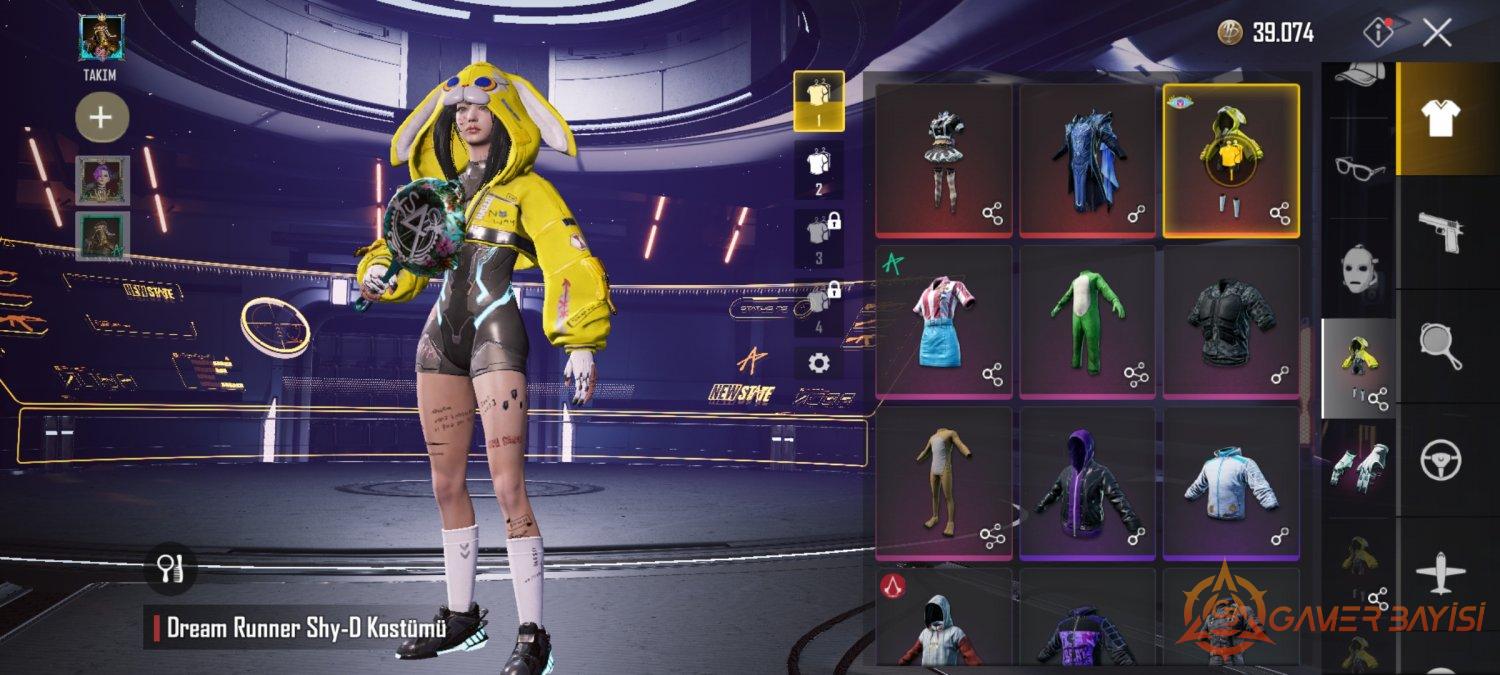Show the glasses subcategory

1358,168
